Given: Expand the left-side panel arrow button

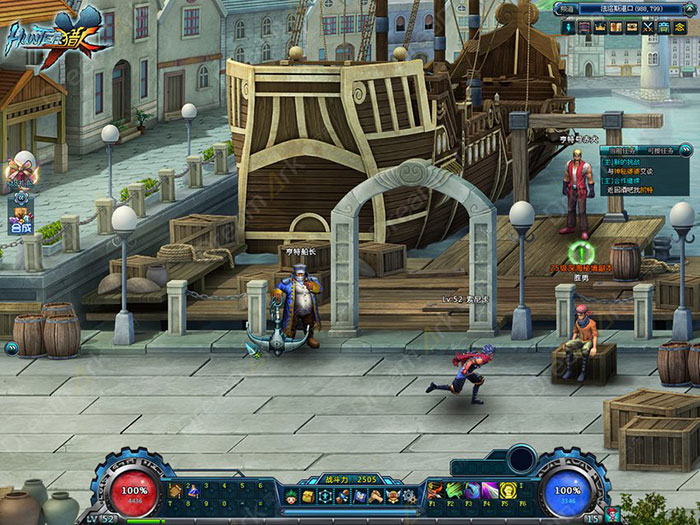Looking at the screenshot, I should (x=11, y=348).
